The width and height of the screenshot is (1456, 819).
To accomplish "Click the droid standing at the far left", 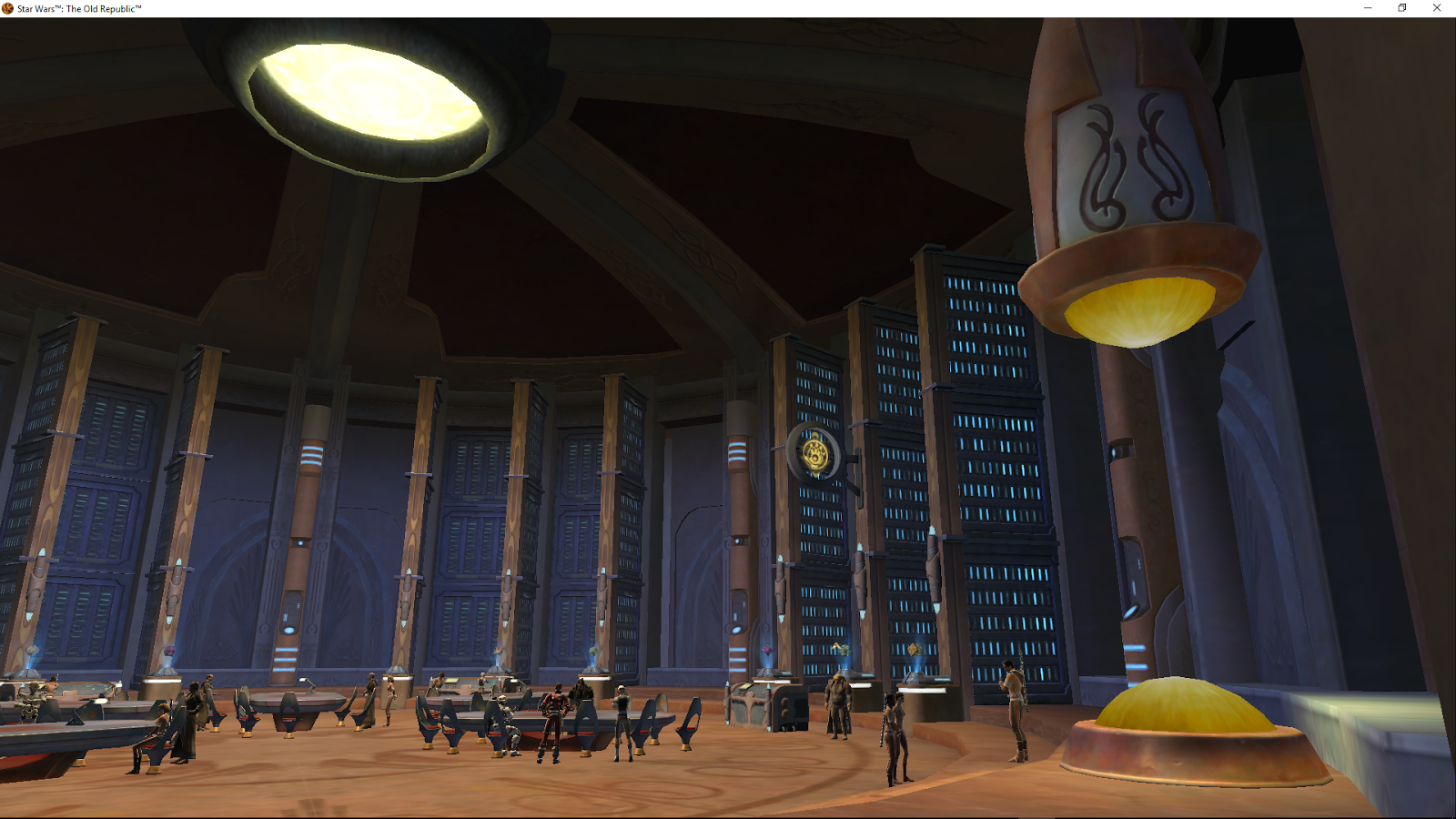I will pos(30,701).
